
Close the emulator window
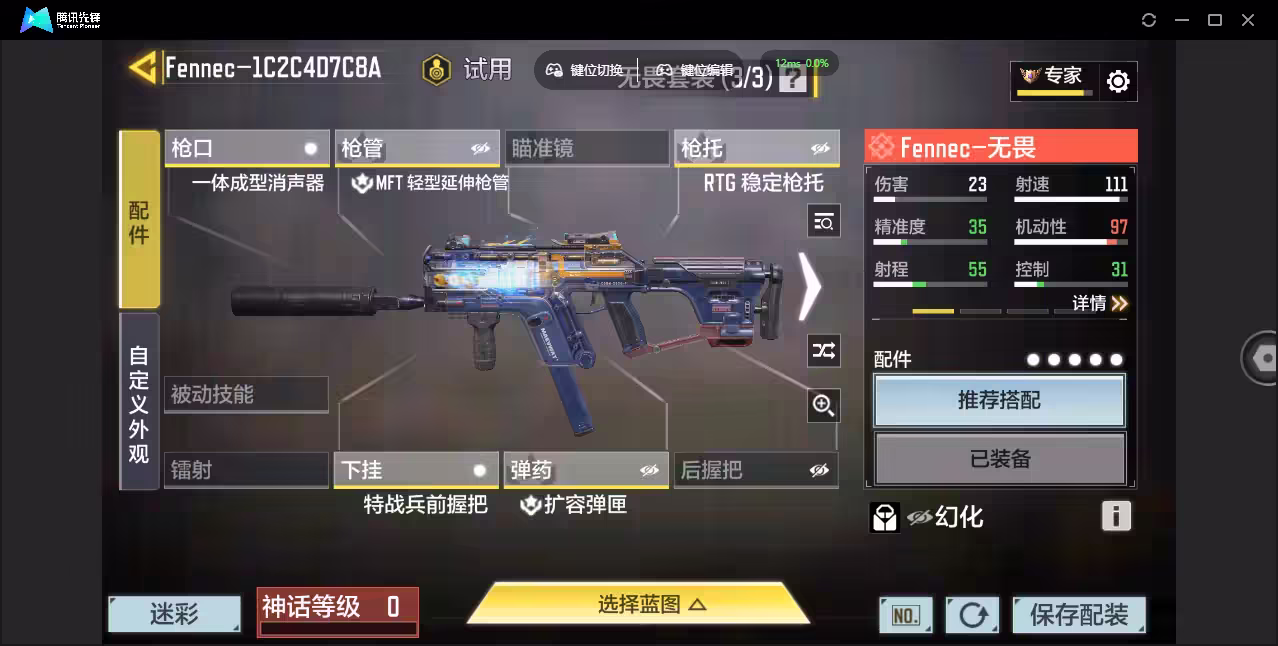(1248, 20)
